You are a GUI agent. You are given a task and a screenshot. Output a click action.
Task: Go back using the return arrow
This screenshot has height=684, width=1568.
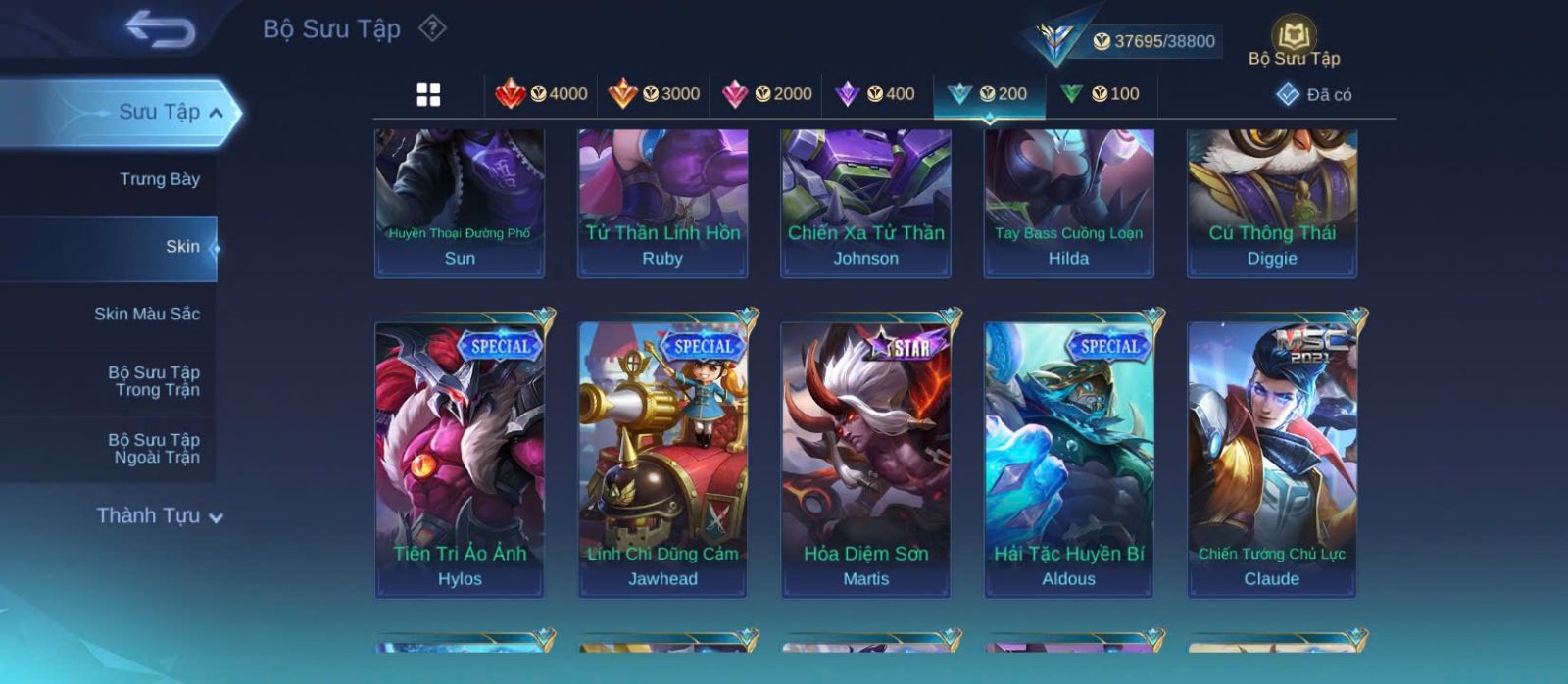(160, 29)
